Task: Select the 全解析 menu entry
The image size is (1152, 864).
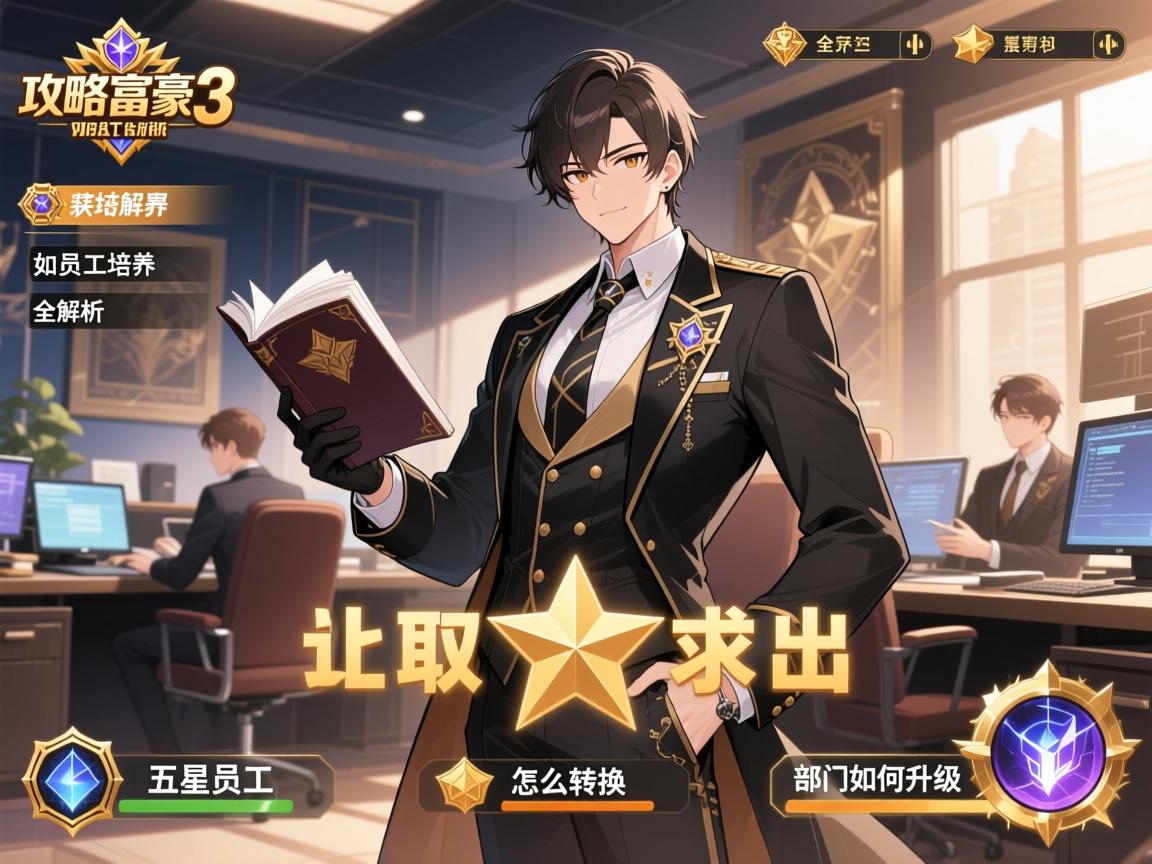Action: 68,311
